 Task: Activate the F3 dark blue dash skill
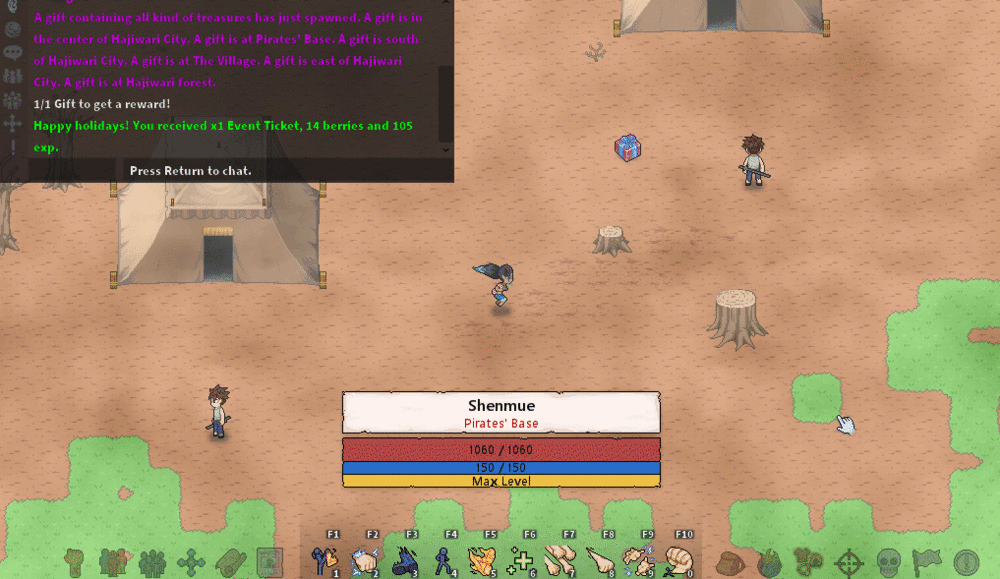(x=403, y=559)
